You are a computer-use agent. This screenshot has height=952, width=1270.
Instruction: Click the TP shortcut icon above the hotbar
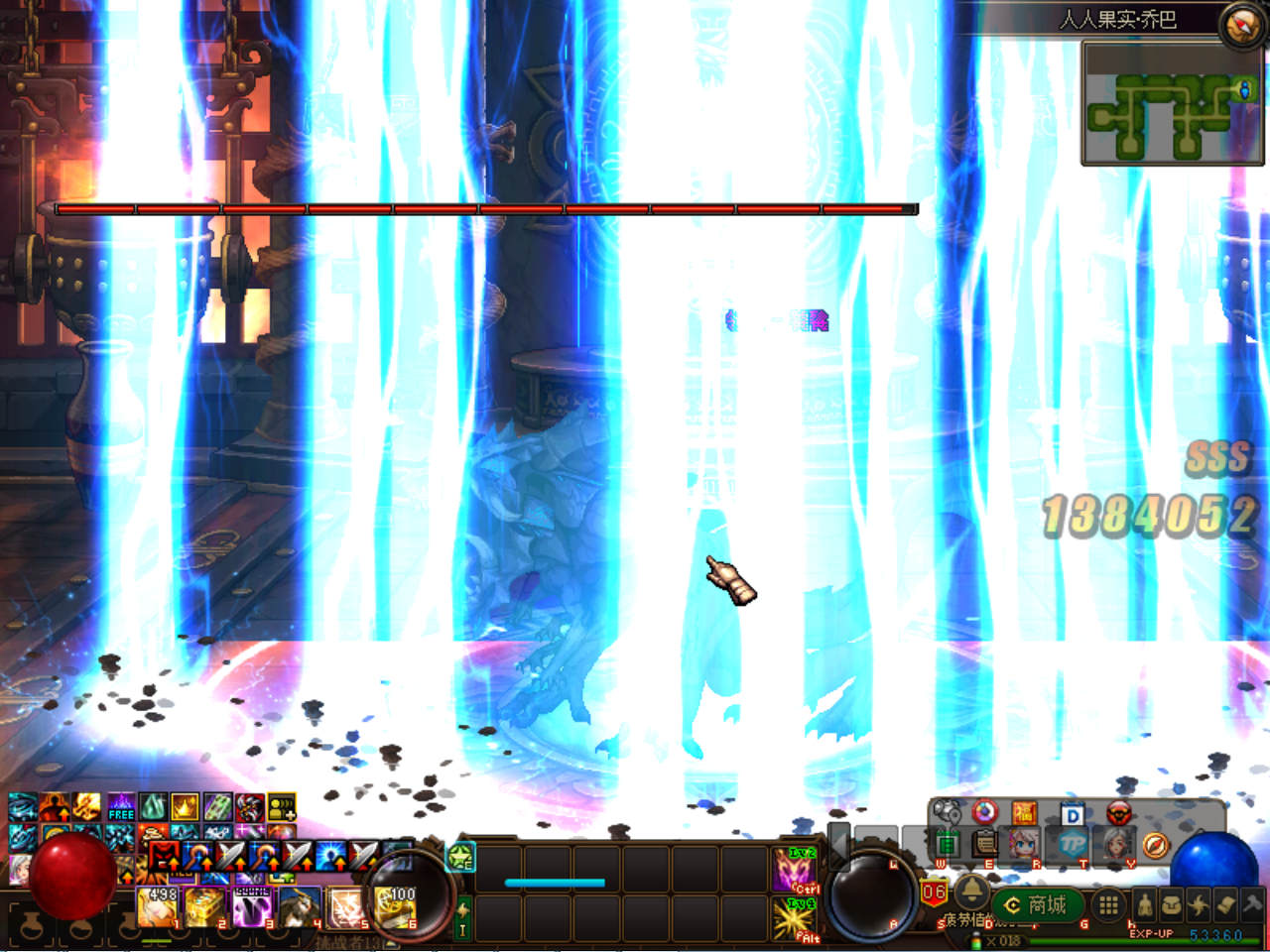click(x=1072, y=846)
